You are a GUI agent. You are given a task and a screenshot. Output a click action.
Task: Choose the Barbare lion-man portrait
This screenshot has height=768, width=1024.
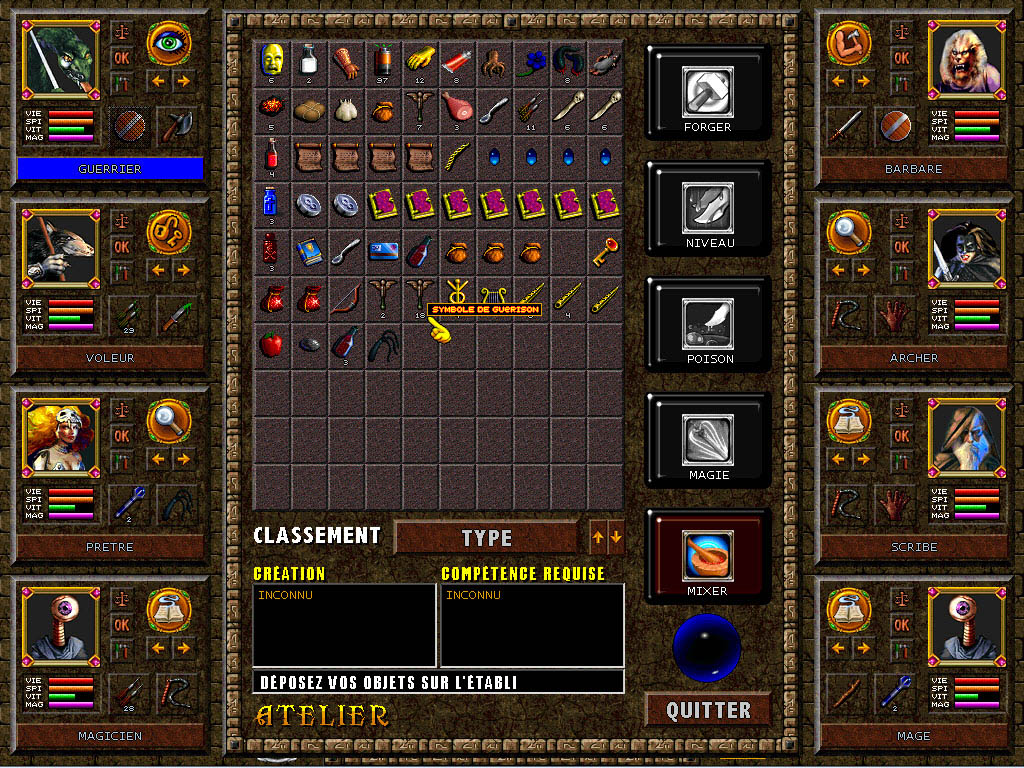tap(964, 60)
